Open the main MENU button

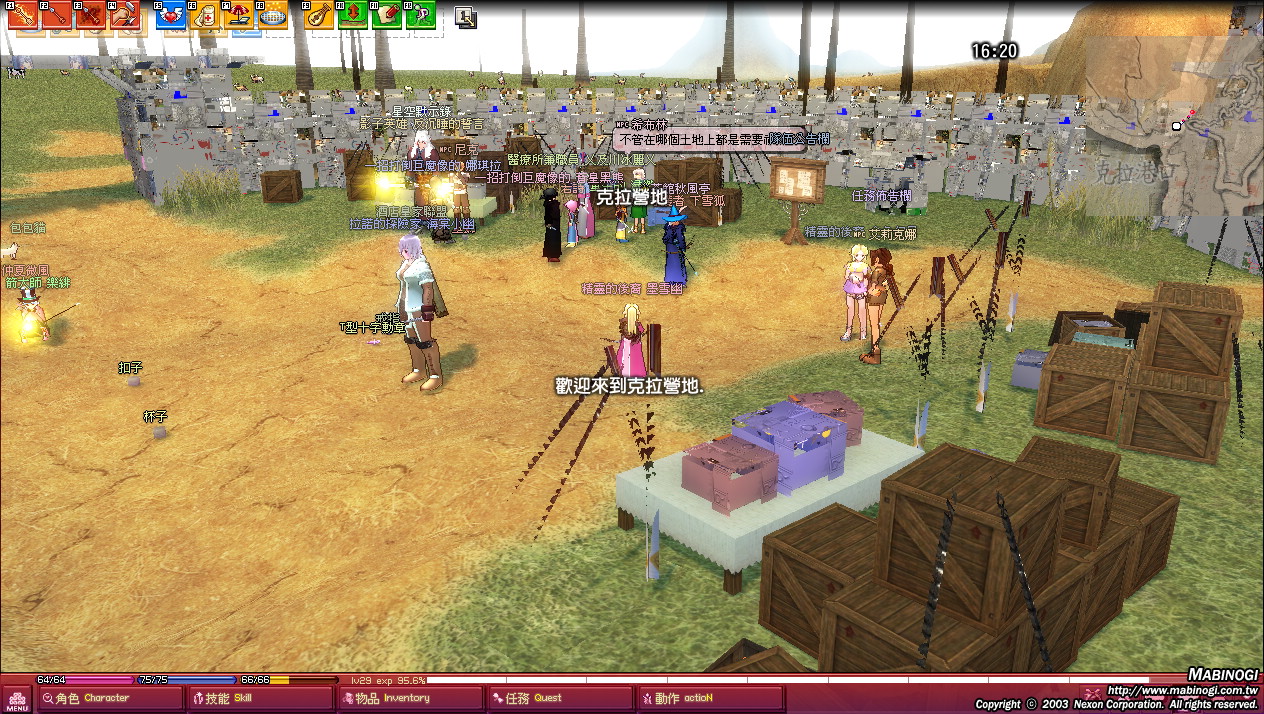[x=17, y=697]
